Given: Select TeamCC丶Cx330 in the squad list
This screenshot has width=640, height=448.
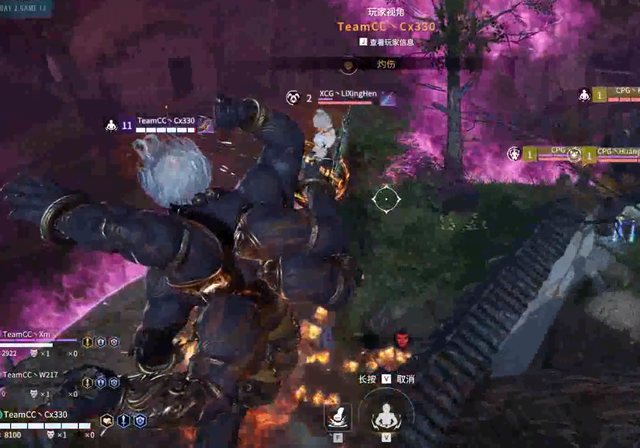Looking at the screenshot, I should 38,414.
